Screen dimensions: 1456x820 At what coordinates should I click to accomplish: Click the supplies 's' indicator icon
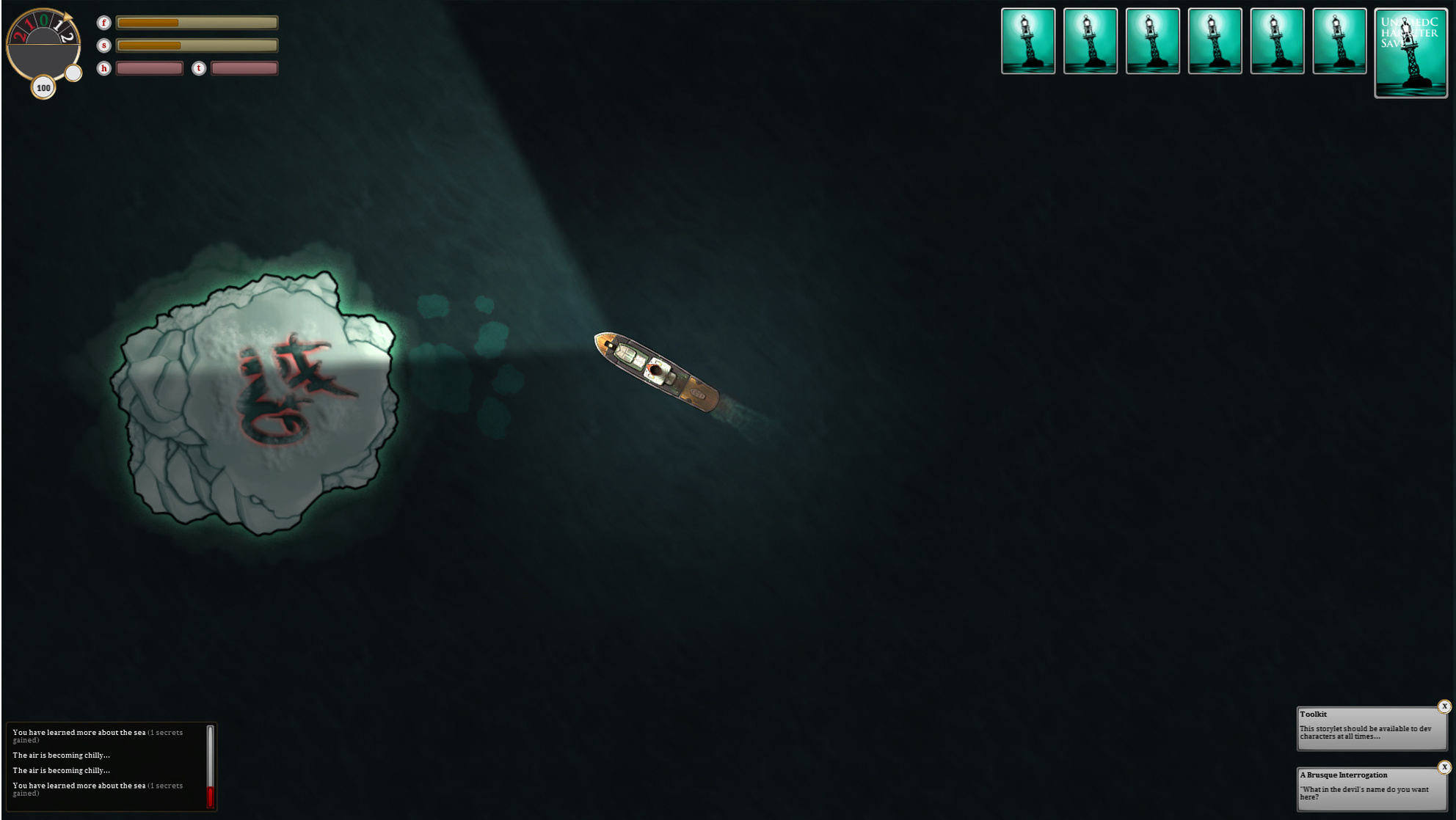(105, 45)
